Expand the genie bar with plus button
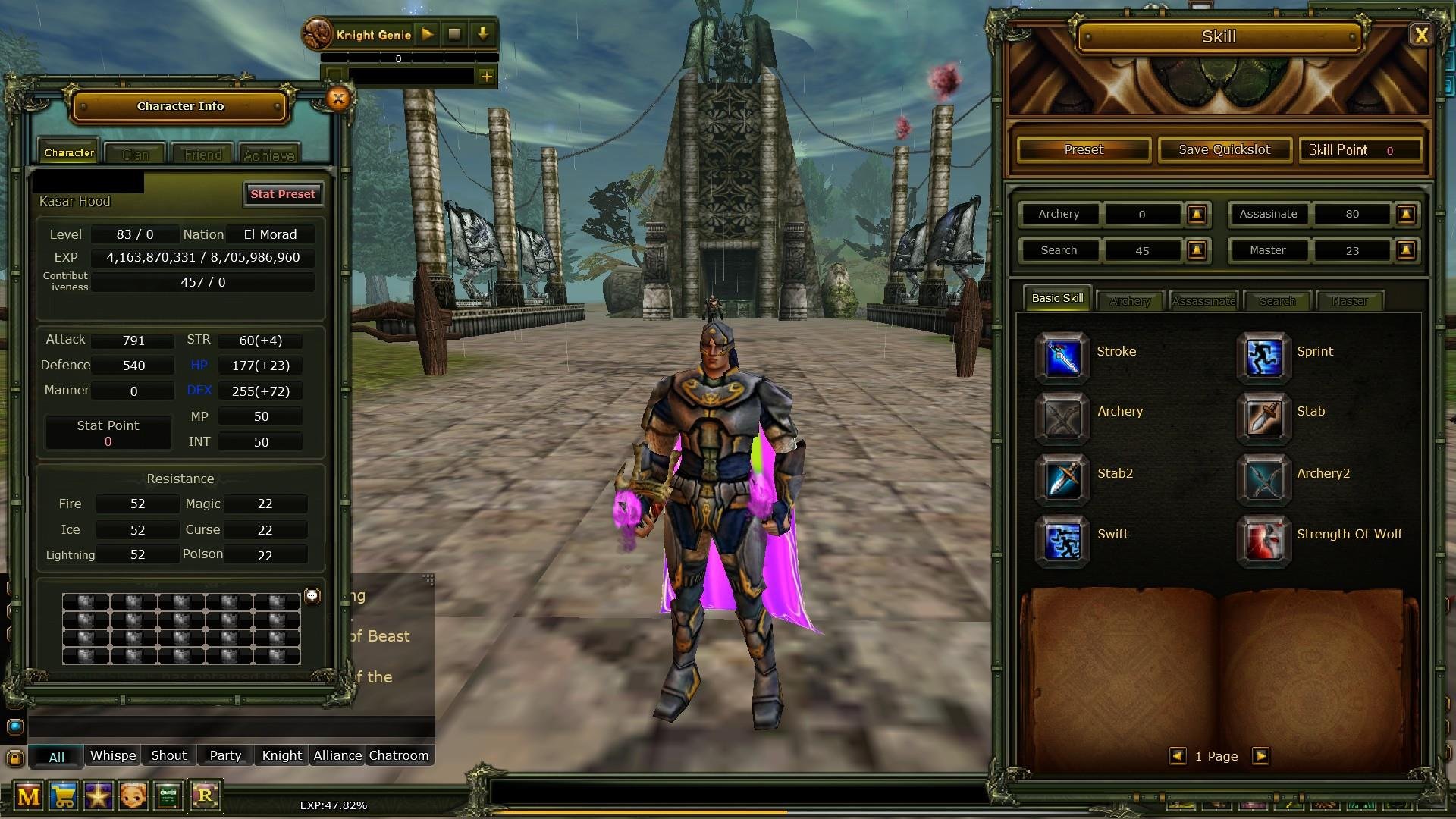The width and height of the screenshot is (1456, 819). [486, 76]
